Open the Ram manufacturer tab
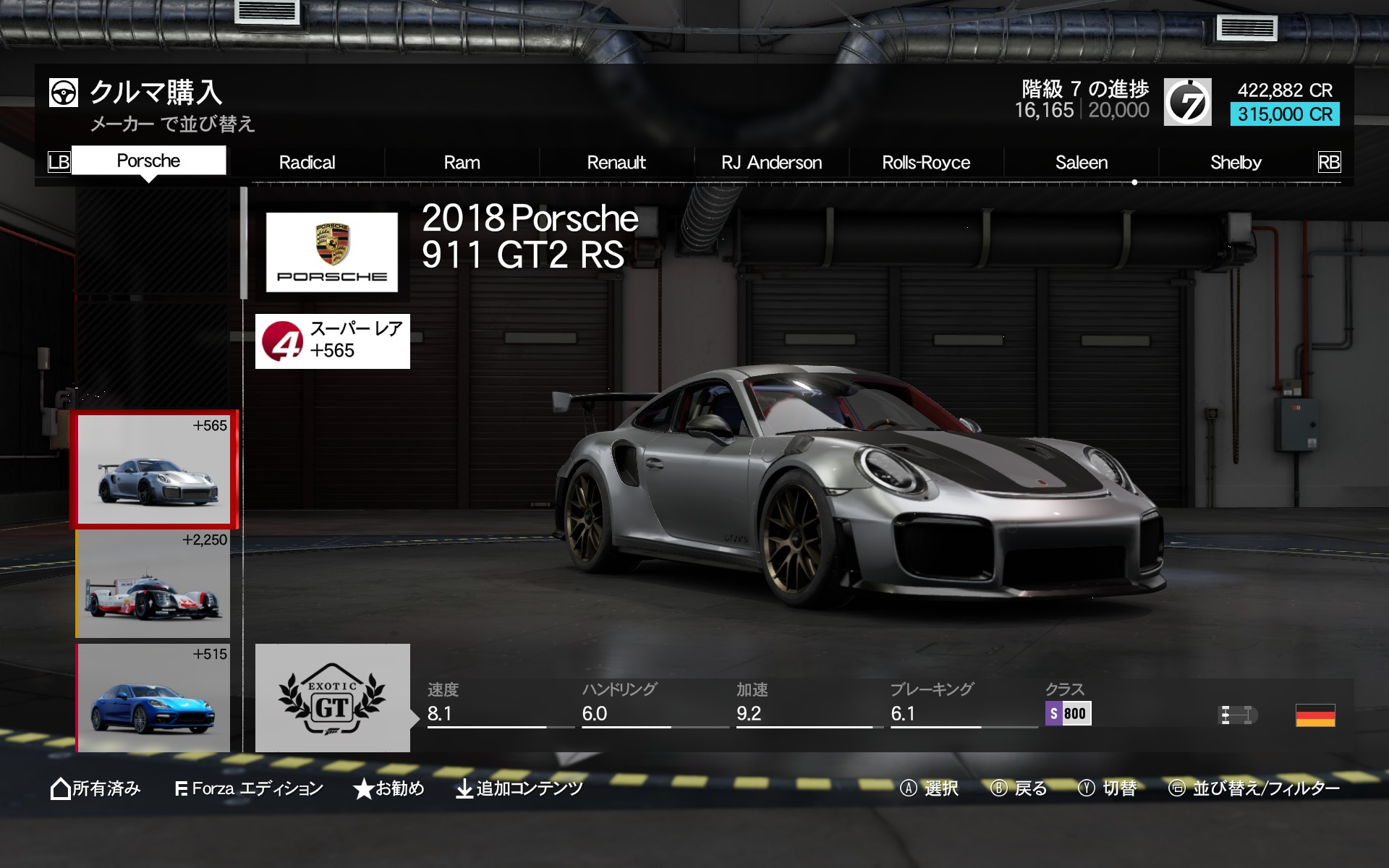Viewport: 1389px width, 868px height. (462, 163)
